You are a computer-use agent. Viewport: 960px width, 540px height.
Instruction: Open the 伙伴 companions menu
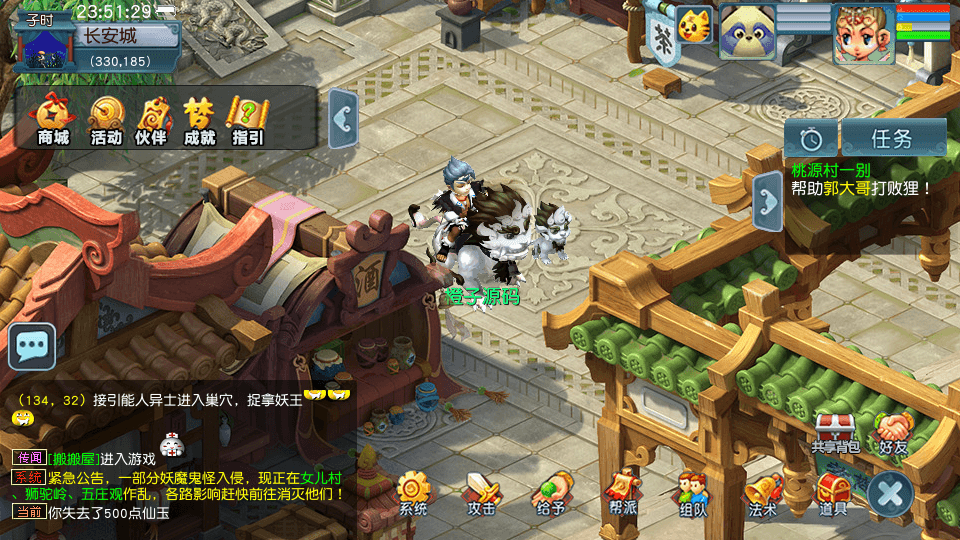[x=151, y=120]
